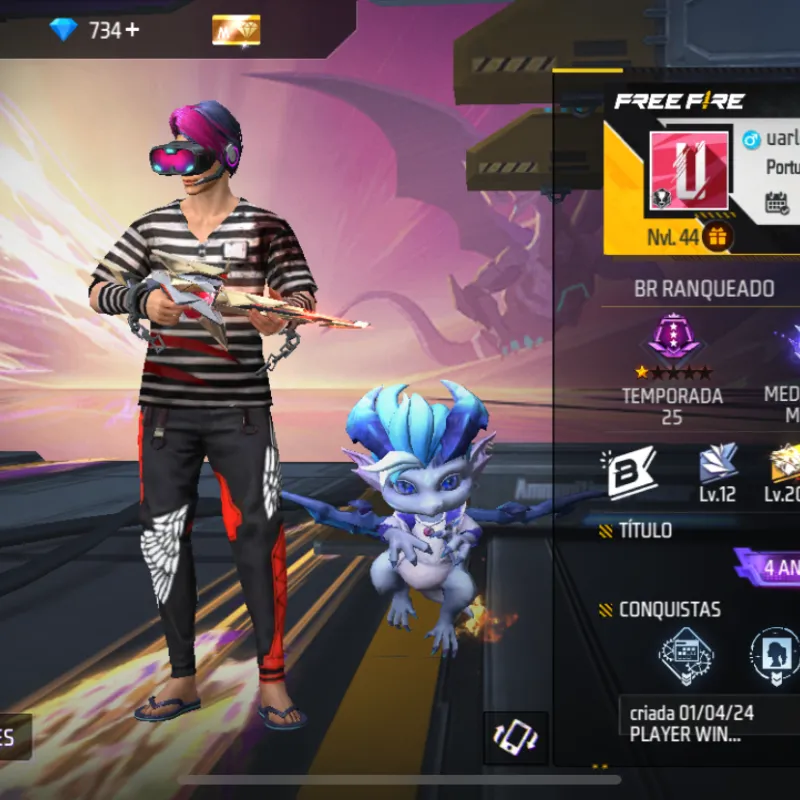Image resolution: width=800 pixels, height=800 pixels.
Task: Select the white B booyah badge
Action: coord(629,470)
